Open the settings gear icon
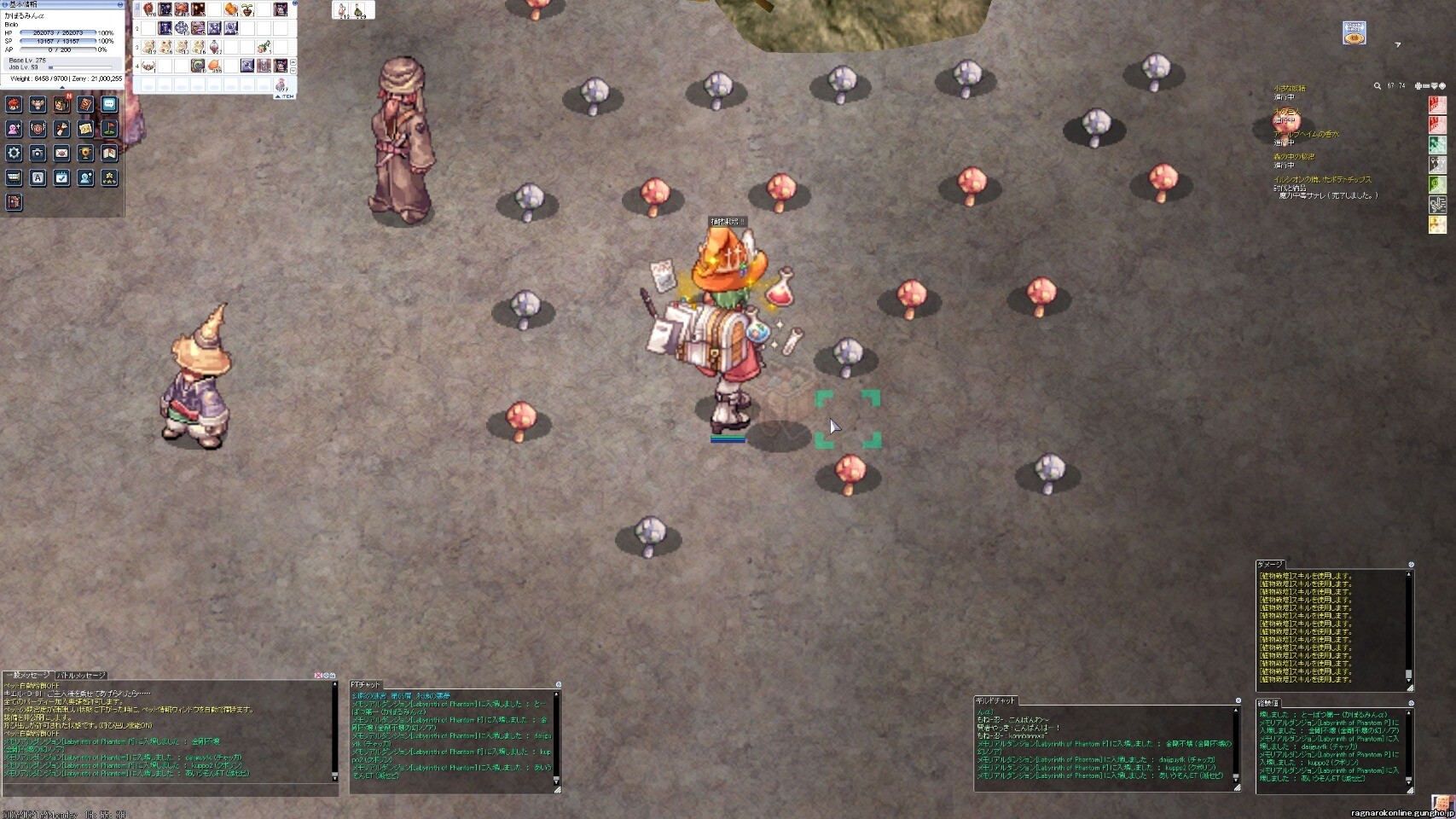 (14, 154)
